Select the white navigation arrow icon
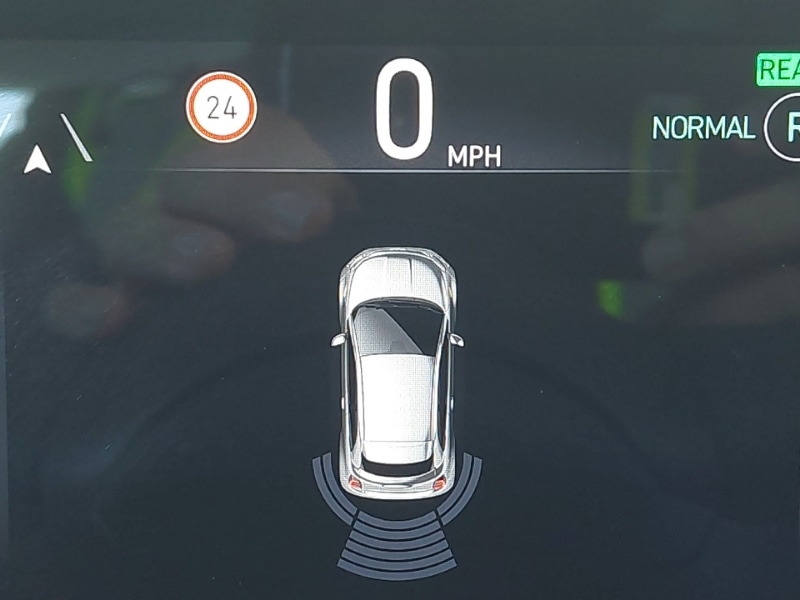This screenshot has height=600, width=800. [x=38, y=159]
